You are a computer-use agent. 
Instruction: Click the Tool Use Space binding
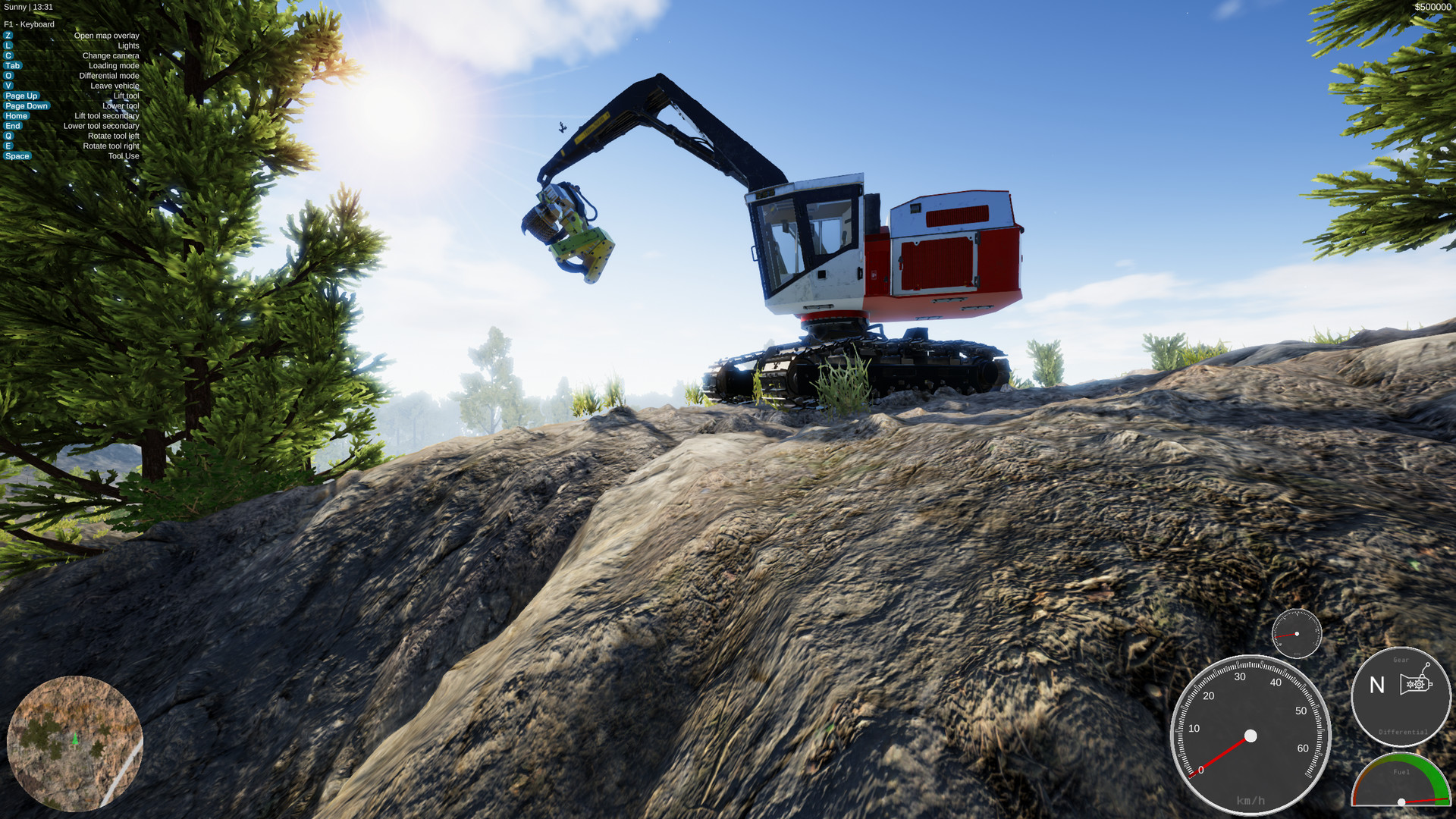pyautogui.click(x=17, y=155)
